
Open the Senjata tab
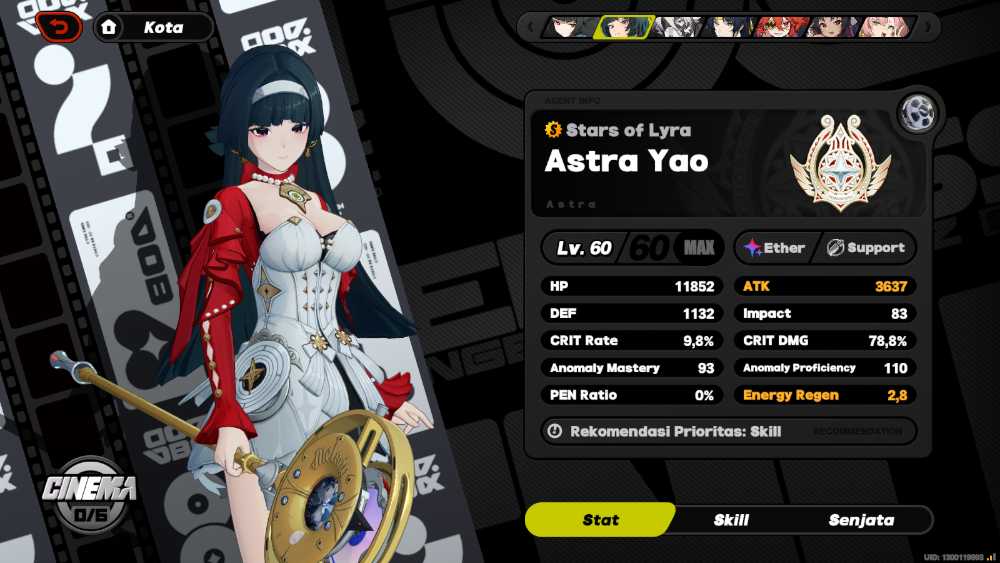click(x=861, y=520)
